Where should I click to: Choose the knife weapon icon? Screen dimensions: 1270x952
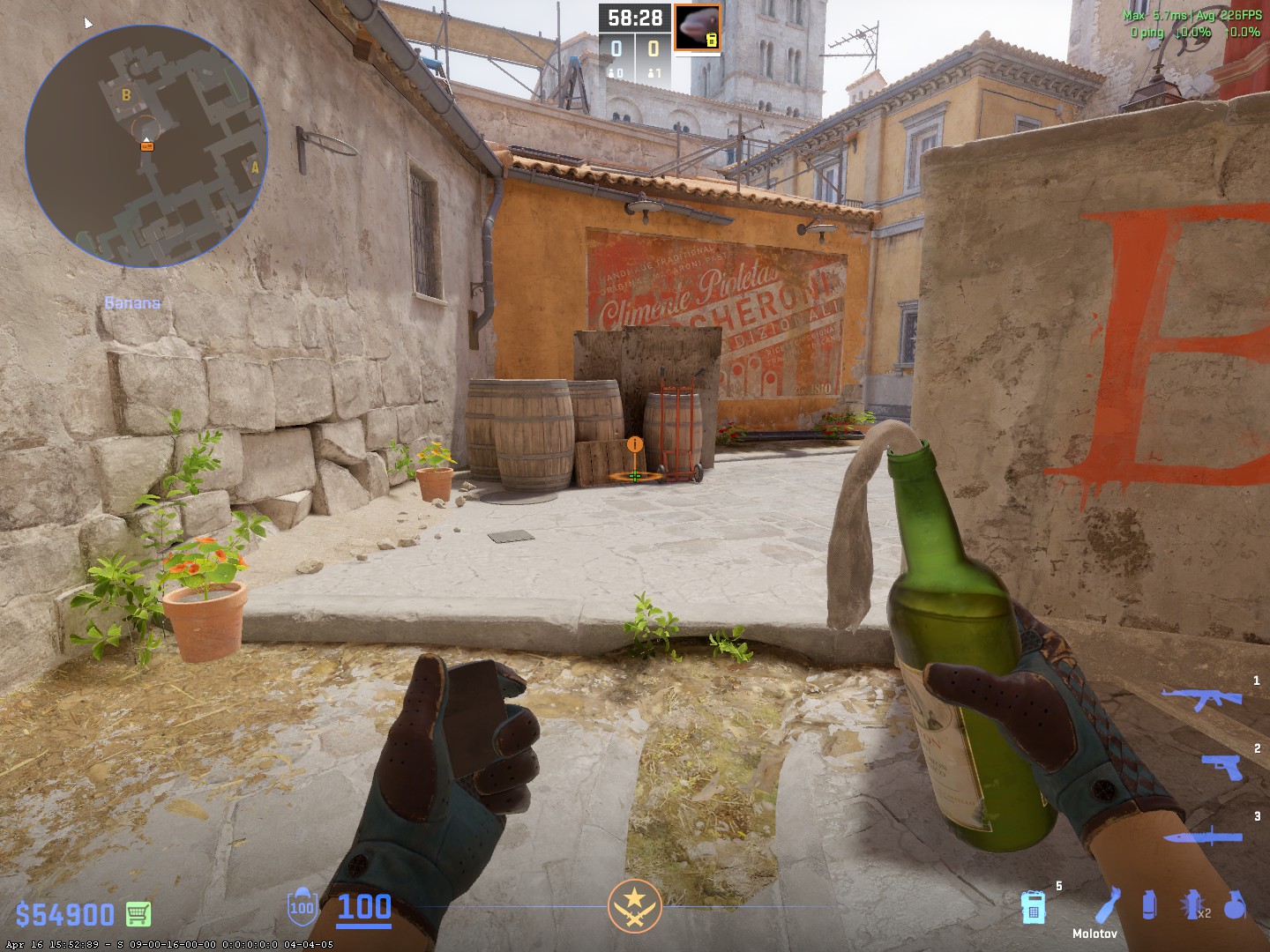1205,837
